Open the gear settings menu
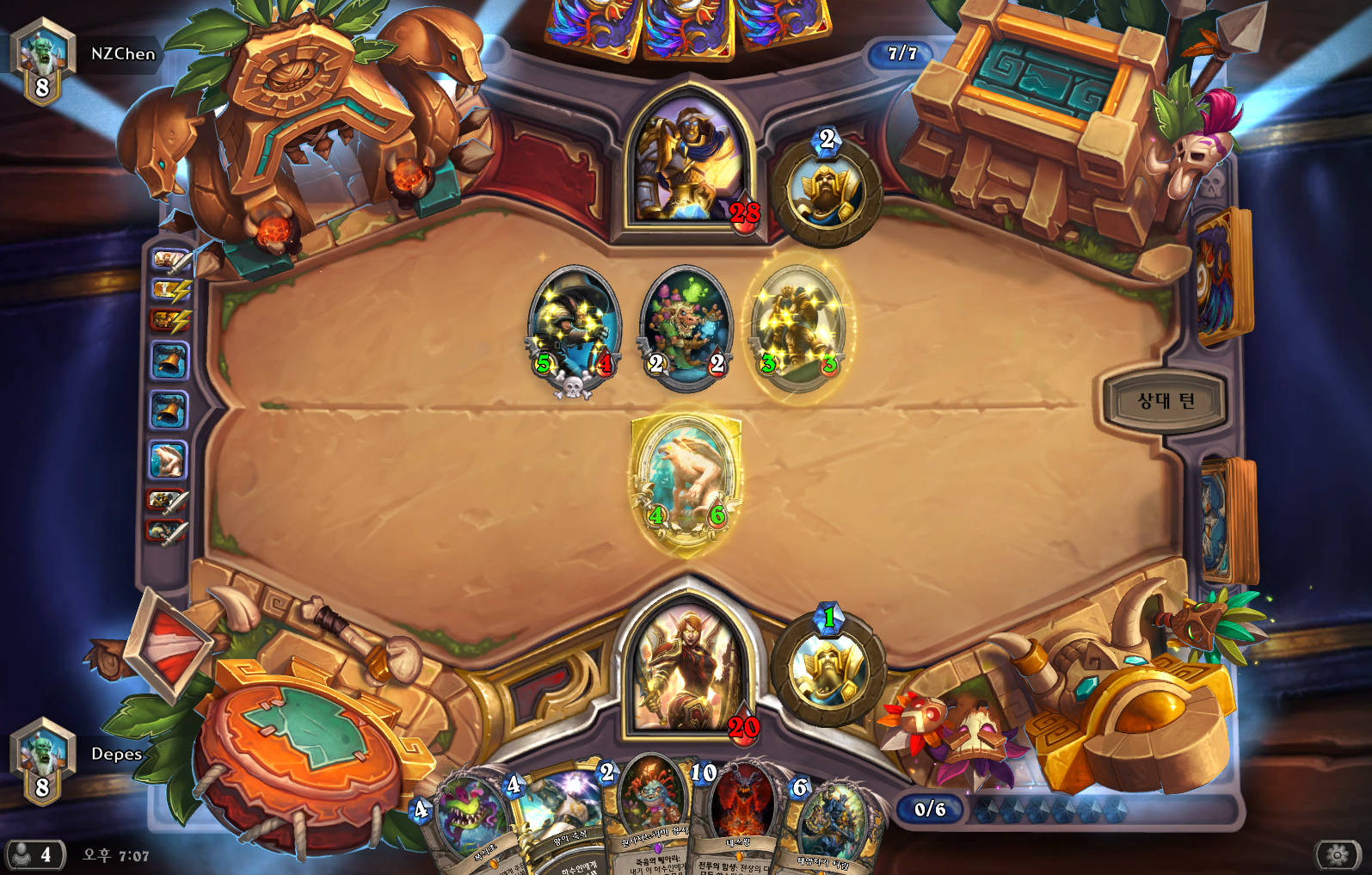This screenshot has width=1372, height=875. coord(1338,854)
